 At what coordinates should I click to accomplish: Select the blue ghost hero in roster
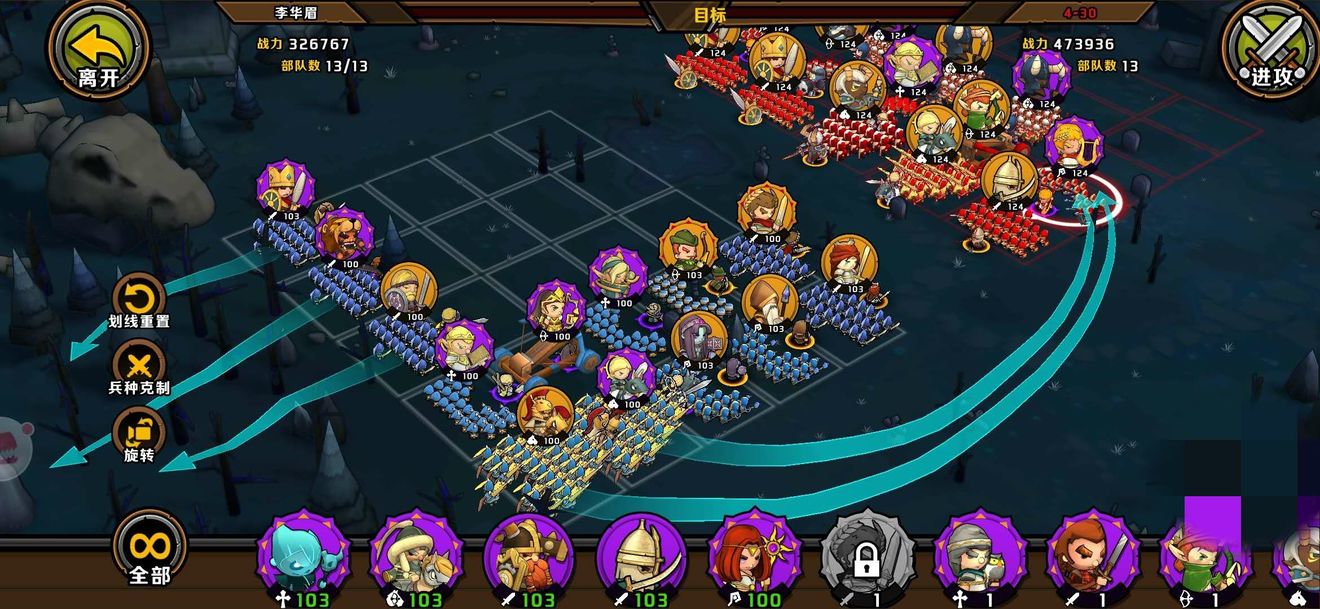point(303,557)
